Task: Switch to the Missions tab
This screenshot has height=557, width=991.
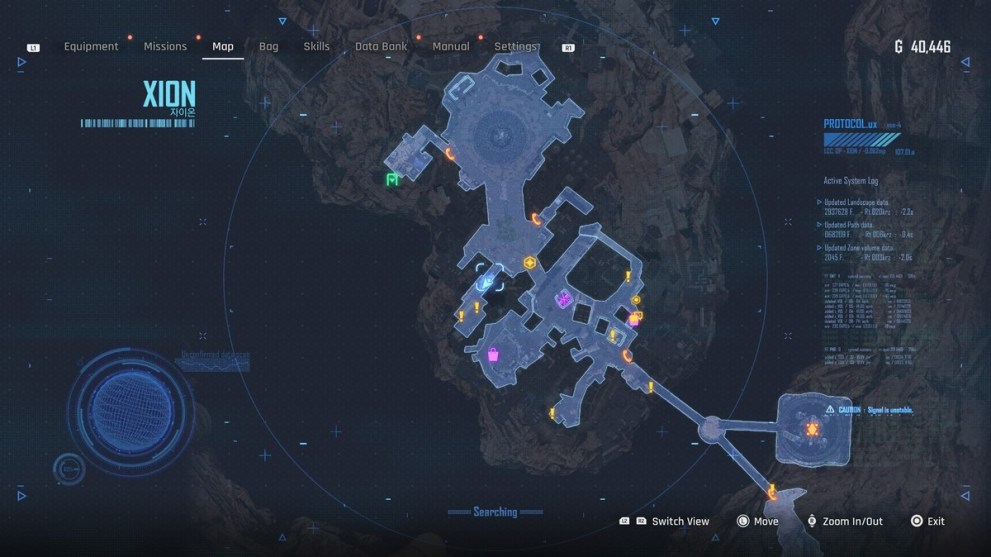Action: point(165,46)
